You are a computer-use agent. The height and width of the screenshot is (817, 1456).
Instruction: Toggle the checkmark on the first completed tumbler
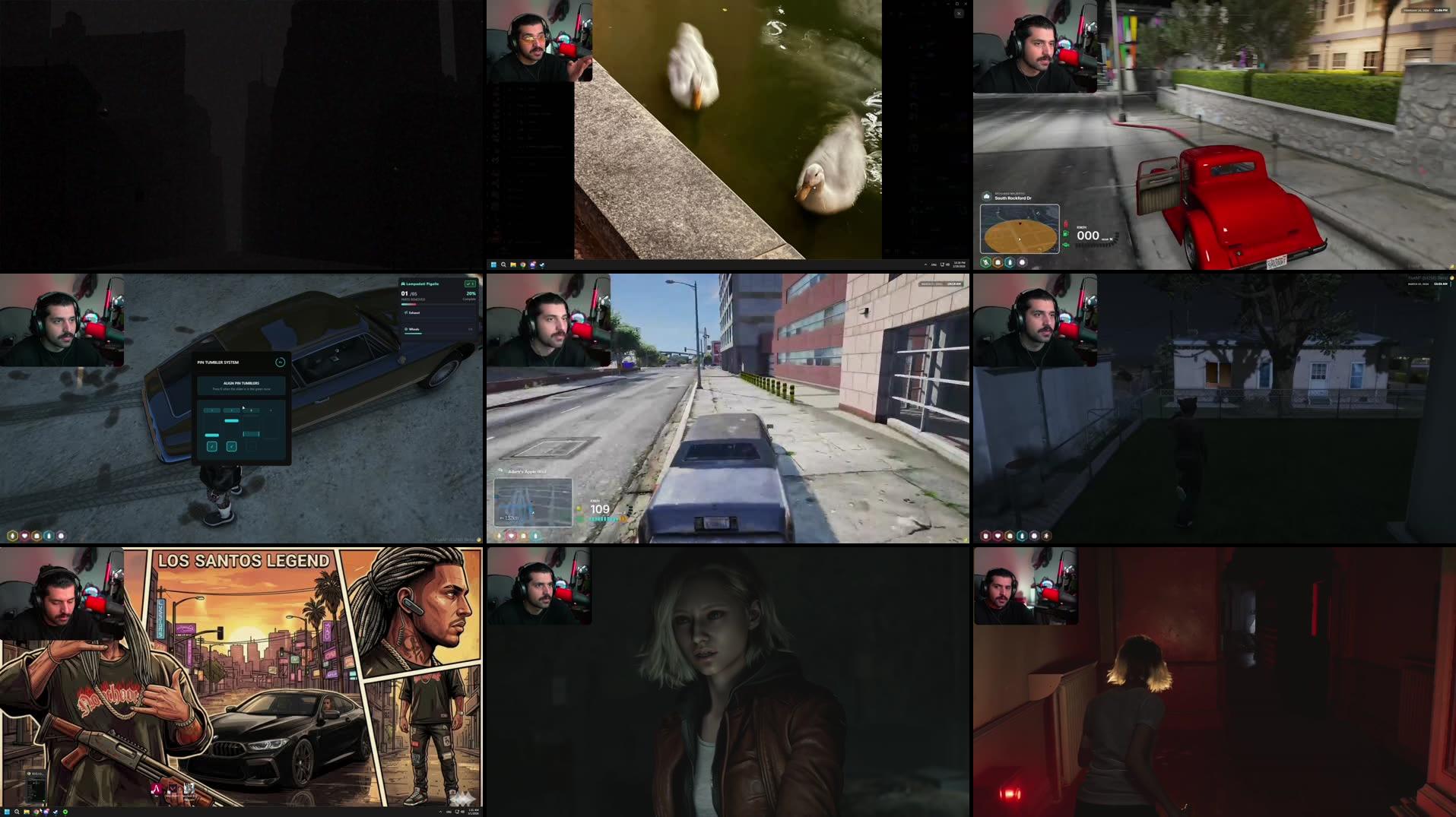(211, 446)
